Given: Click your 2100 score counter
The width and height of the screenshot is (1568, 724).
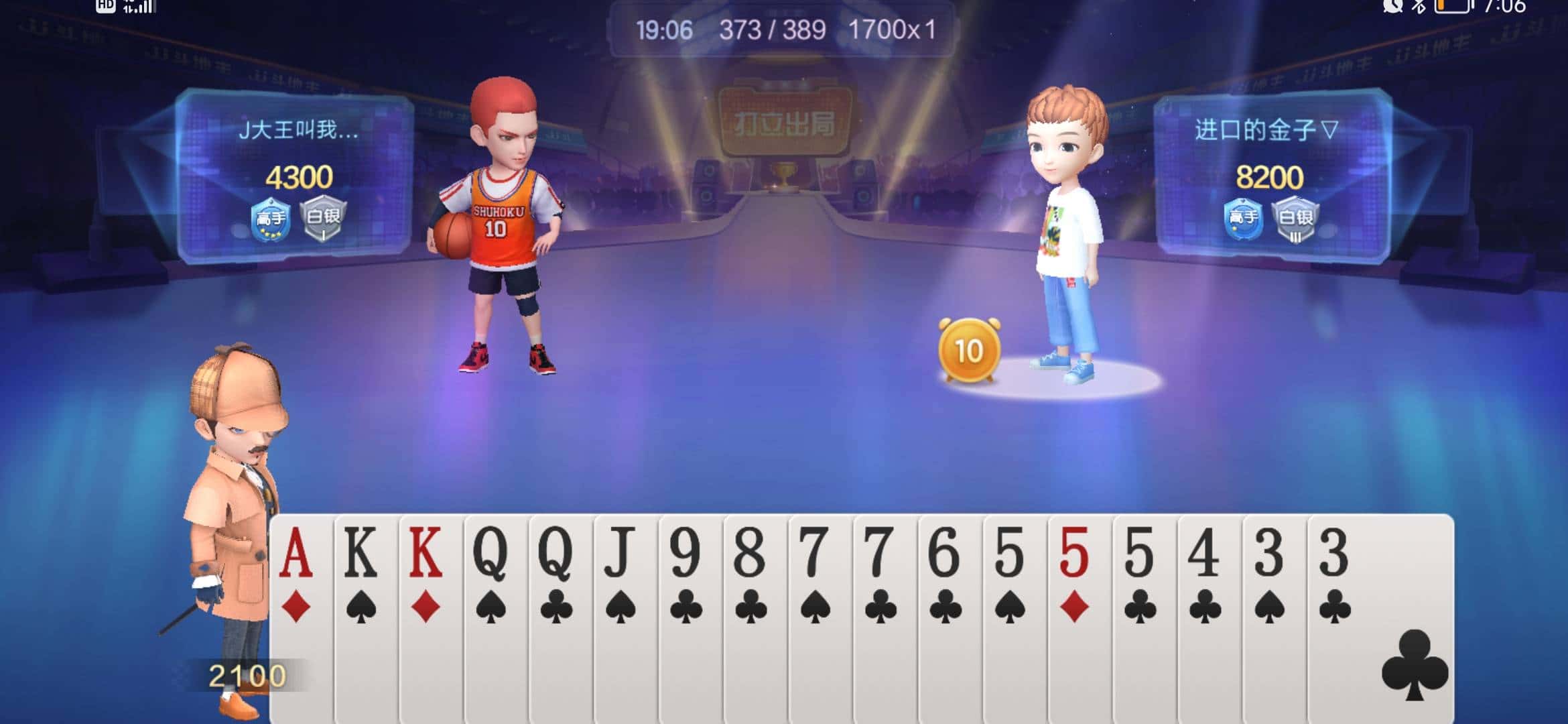Looking at the screenshot, I should [x=246, y=673].
